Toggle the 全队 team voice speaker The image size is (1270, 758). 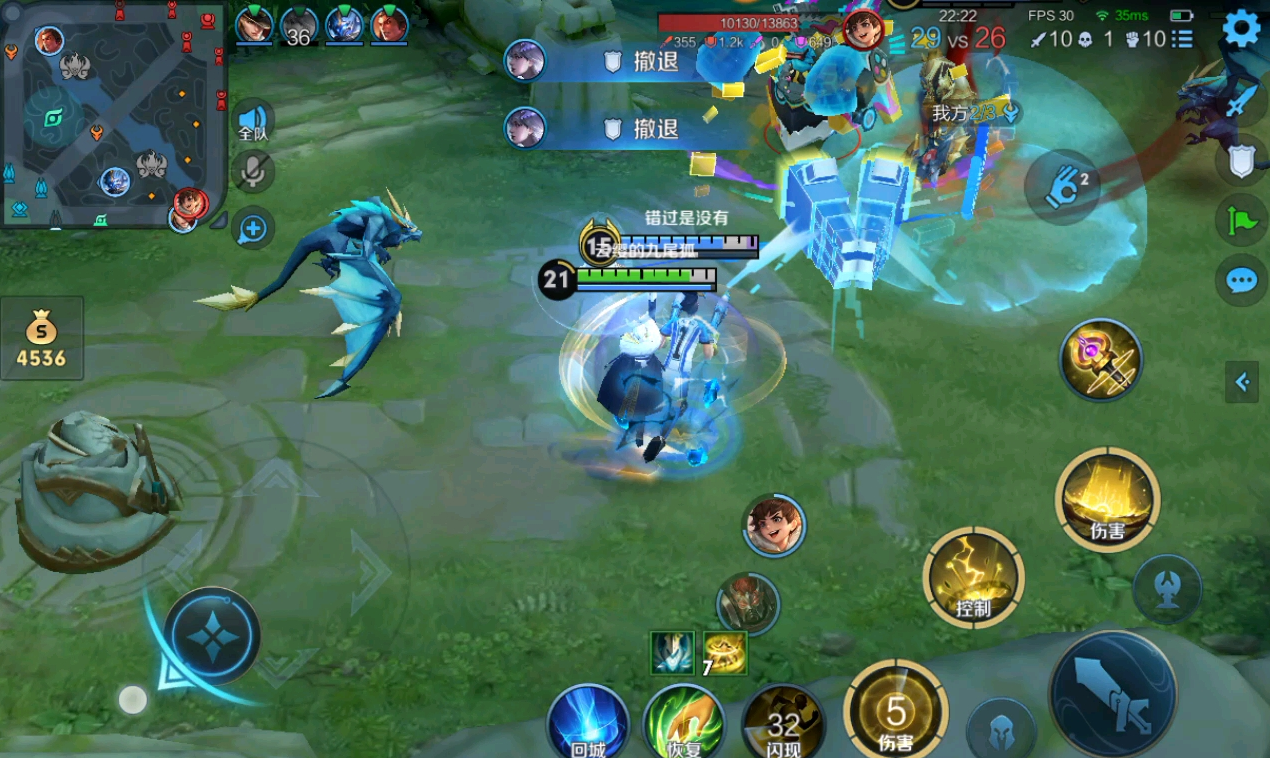click(x=253, y=120)
